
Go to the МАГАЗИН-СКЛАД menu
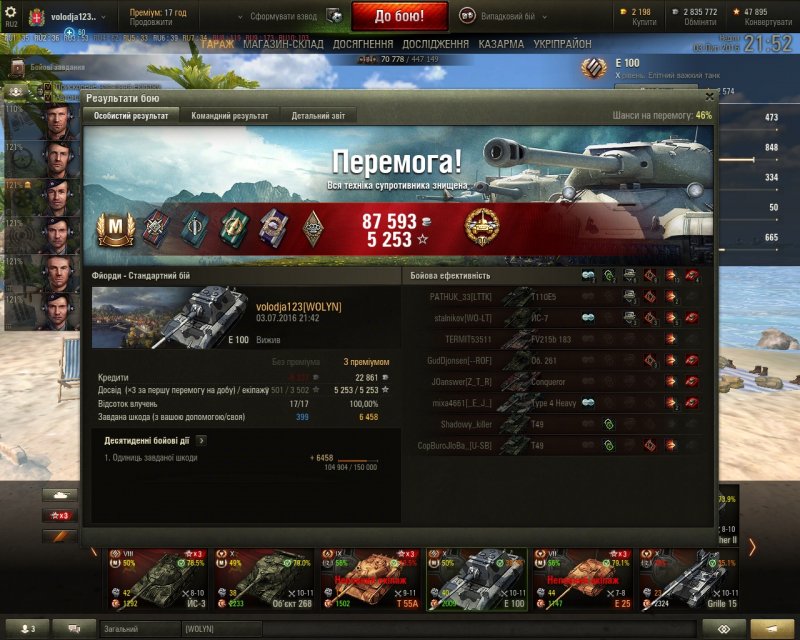click(284, 44)
